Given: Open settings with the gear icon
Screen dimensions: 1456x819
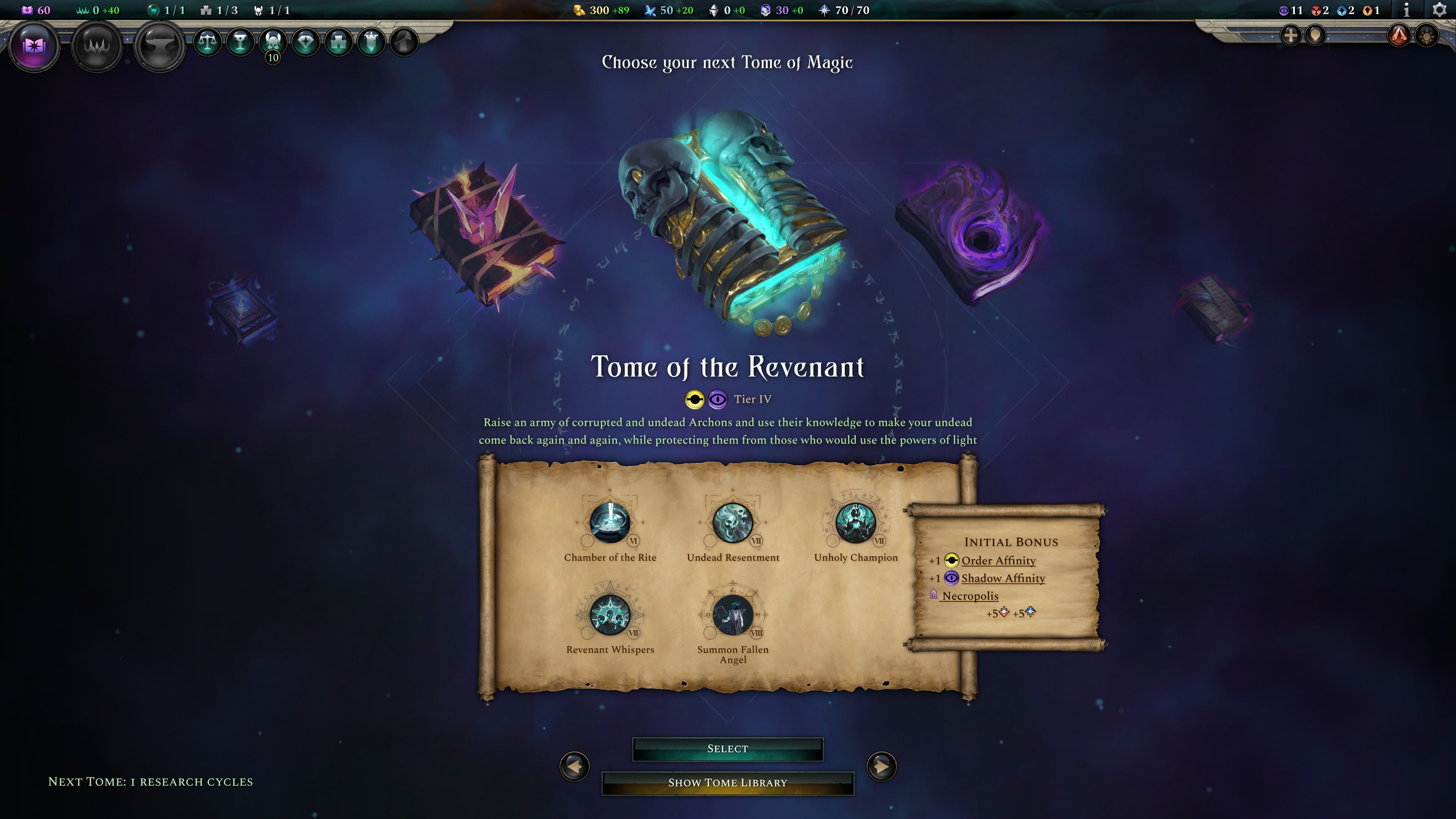Looking at the screenshot, I should pos(1440,9).
